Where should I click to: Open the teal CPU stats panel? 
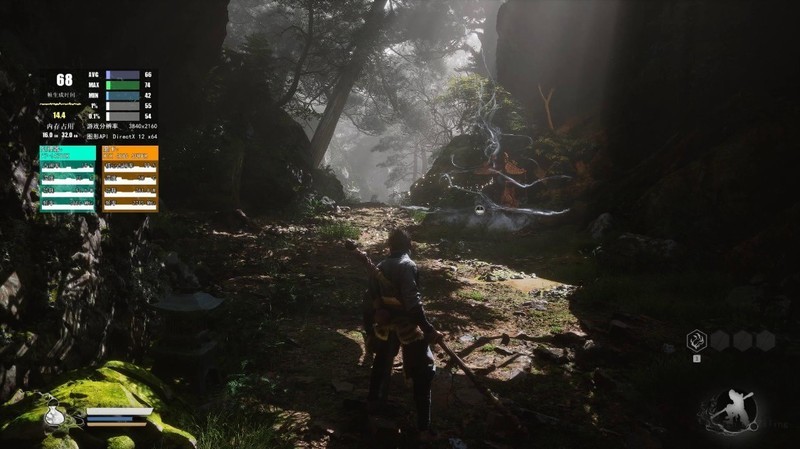pyautogui.click(x=68, y=179)
